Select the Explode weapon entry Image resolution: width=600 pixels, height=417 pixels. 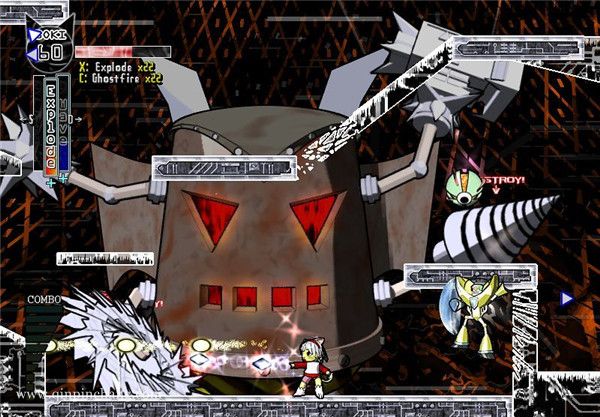click(x=118, y=65)
